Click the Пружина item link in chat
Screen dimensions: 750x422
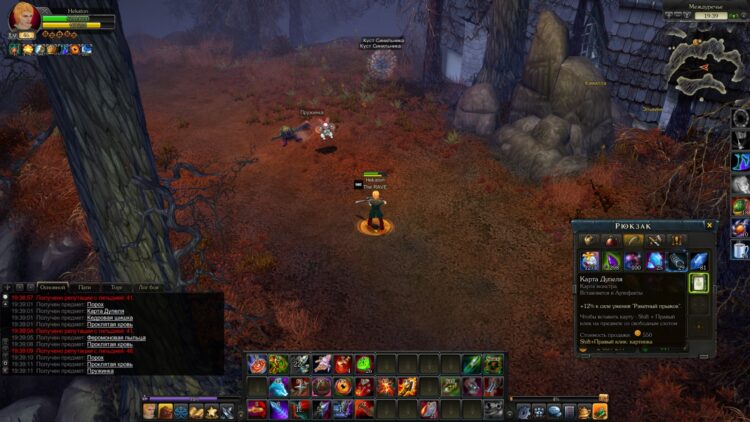[99, 371]
